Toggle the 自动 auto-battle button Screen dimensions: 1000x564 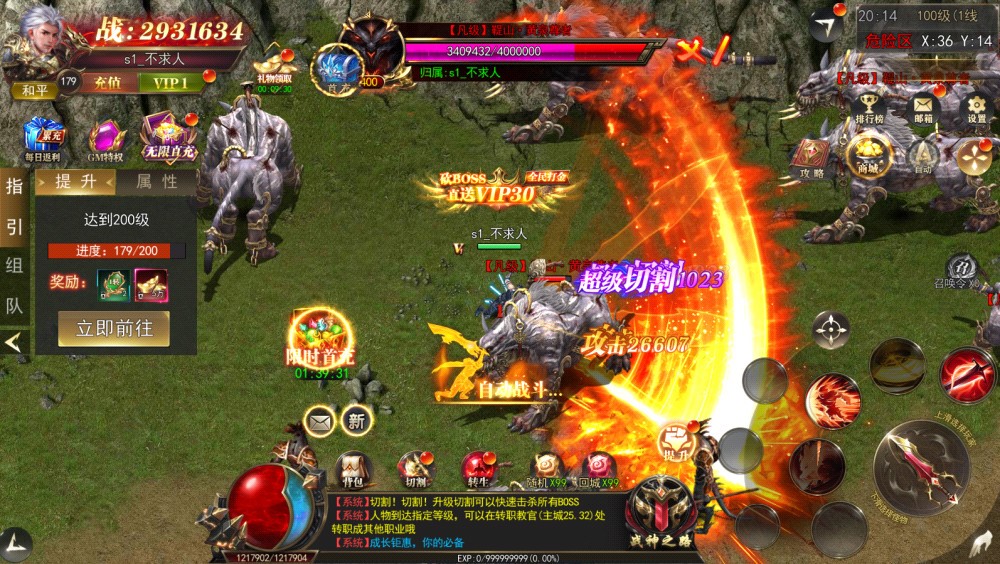point(922,155)
